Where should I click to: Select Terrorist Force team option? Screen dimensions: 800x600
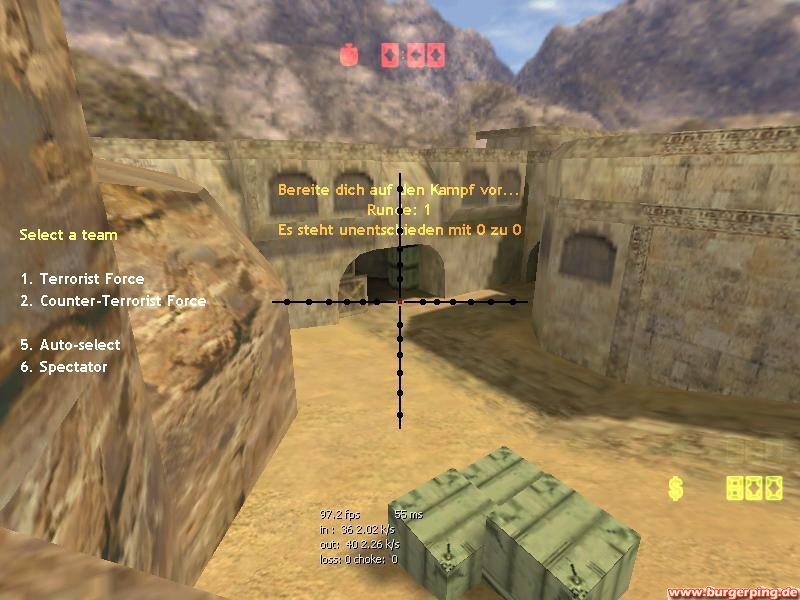click(82, 279)
